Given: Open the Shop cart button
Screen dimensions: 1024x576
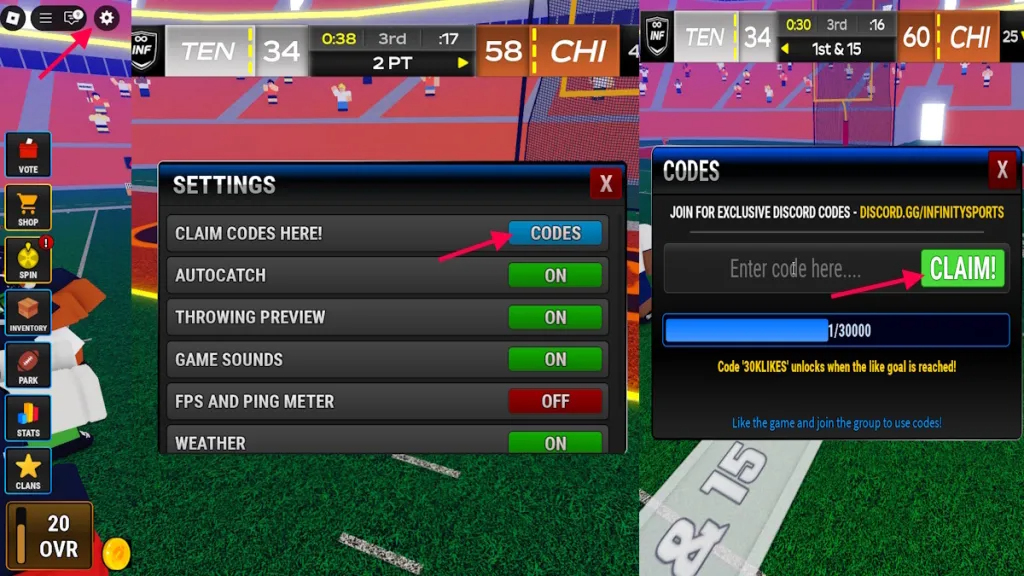Looking at the screenshot, I should click(x=28, y=207).
